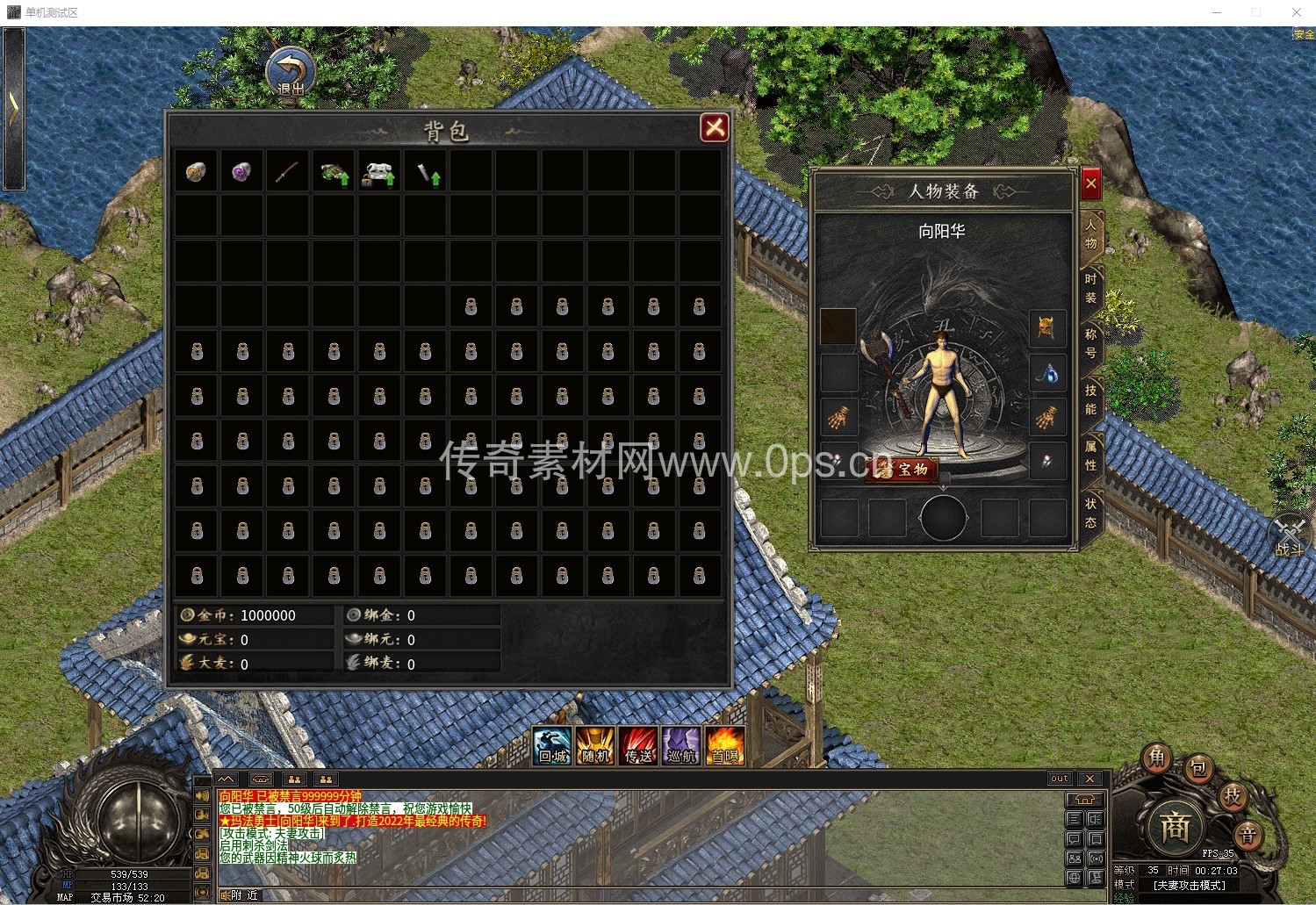Show the 技能 skills tab
The width and height of the screenshot is (1316, 905).
1090,399
